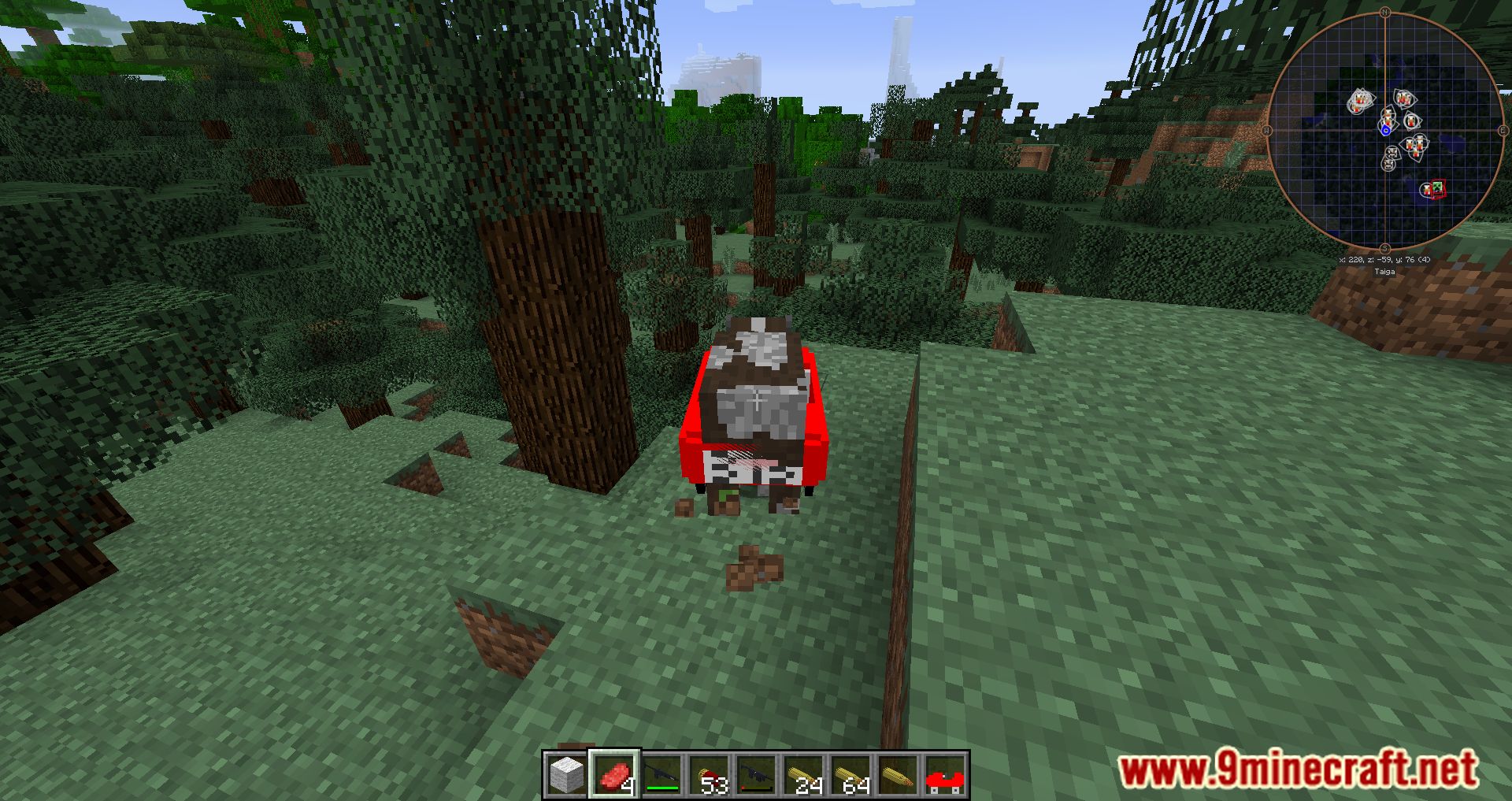
Task: Toggle the East marker on the minimap ring
Action: click(x=1503, y=129)
